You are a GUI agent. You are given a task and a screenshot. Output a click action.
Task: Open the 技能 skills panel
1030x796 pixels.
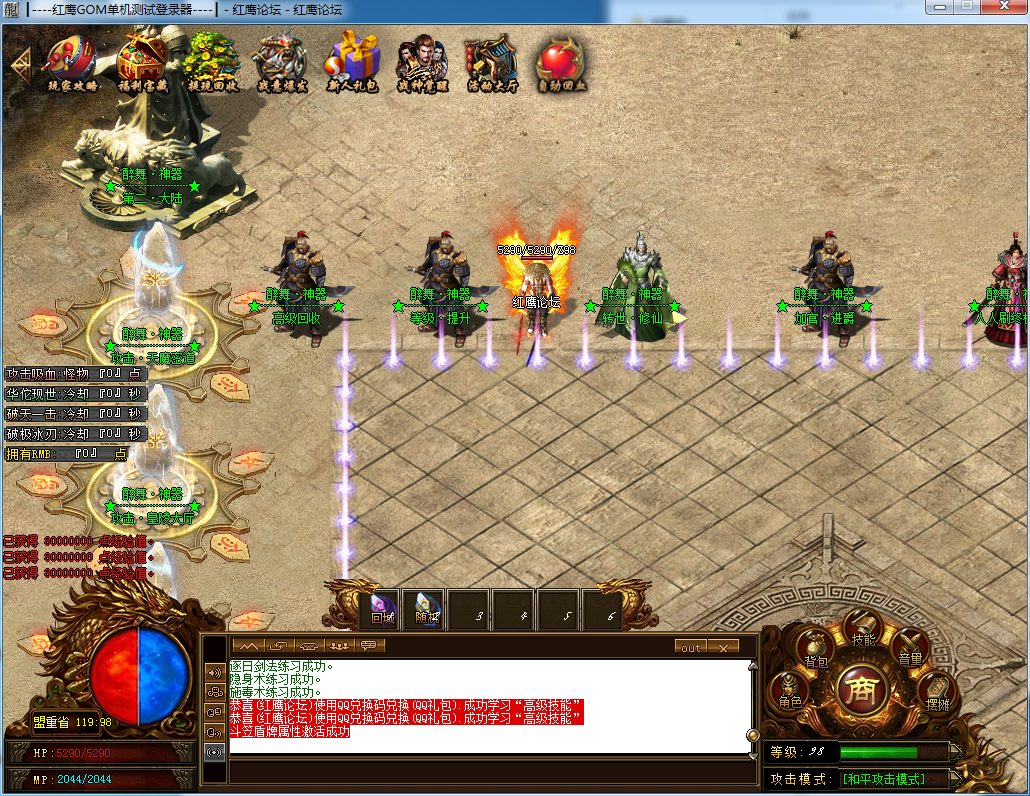click(x=863, y=631)
